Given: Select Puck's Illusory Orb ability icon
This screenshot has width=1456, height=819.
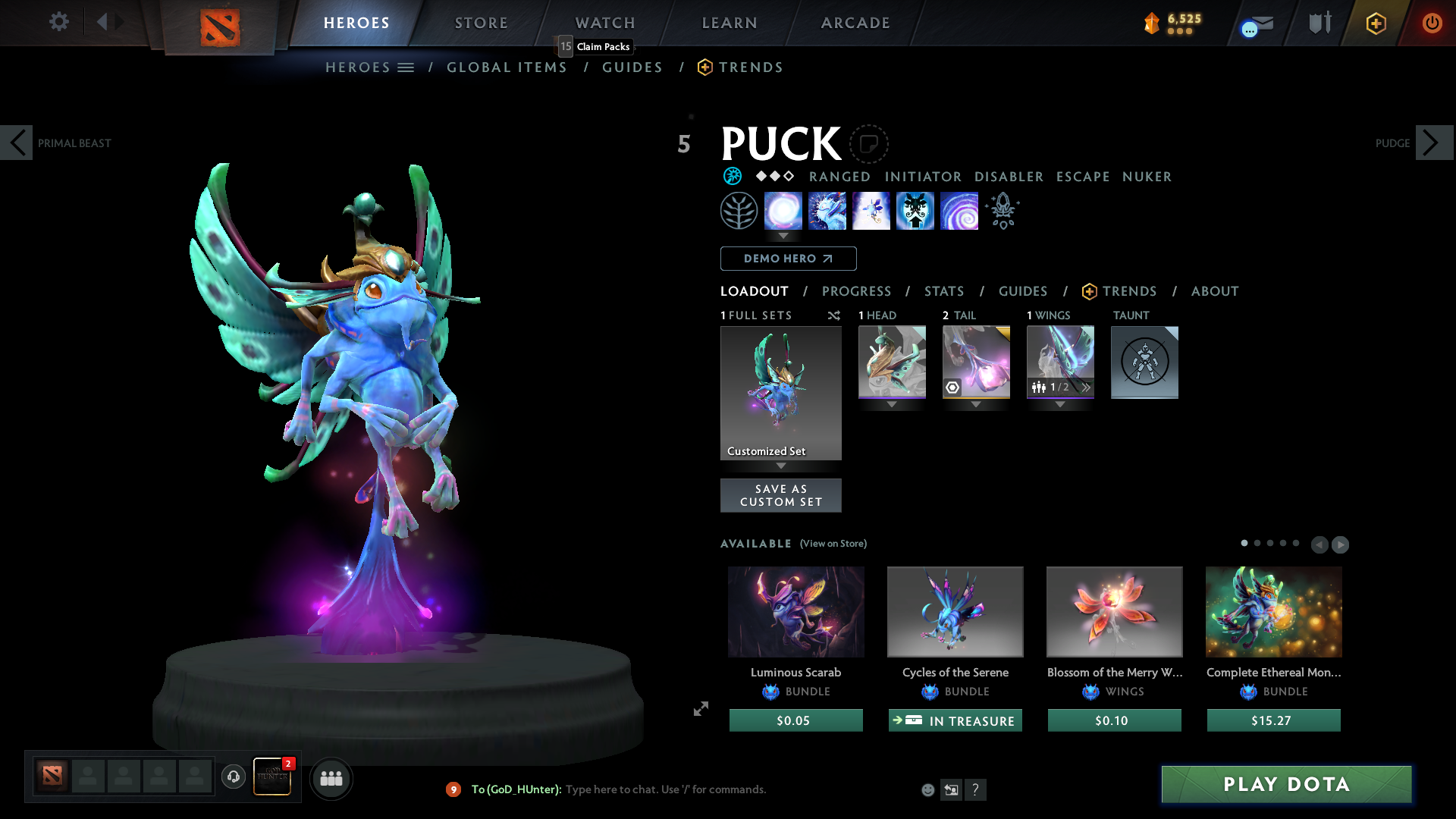Looking at the screenshot, I should click(783, 211).
